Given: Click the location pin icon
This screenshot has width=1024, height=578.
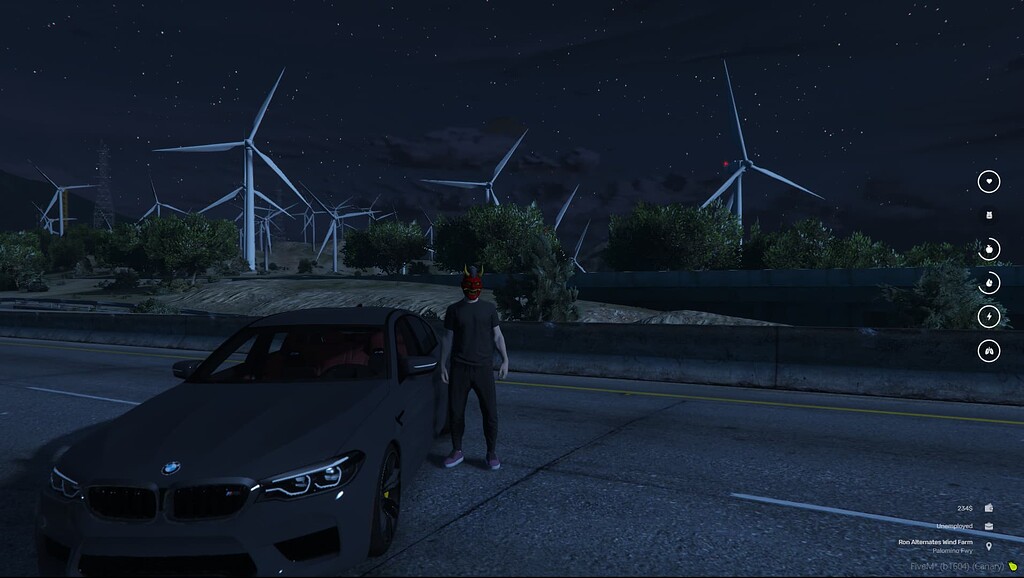Looking at the screenshot, I should click(989, 546).
